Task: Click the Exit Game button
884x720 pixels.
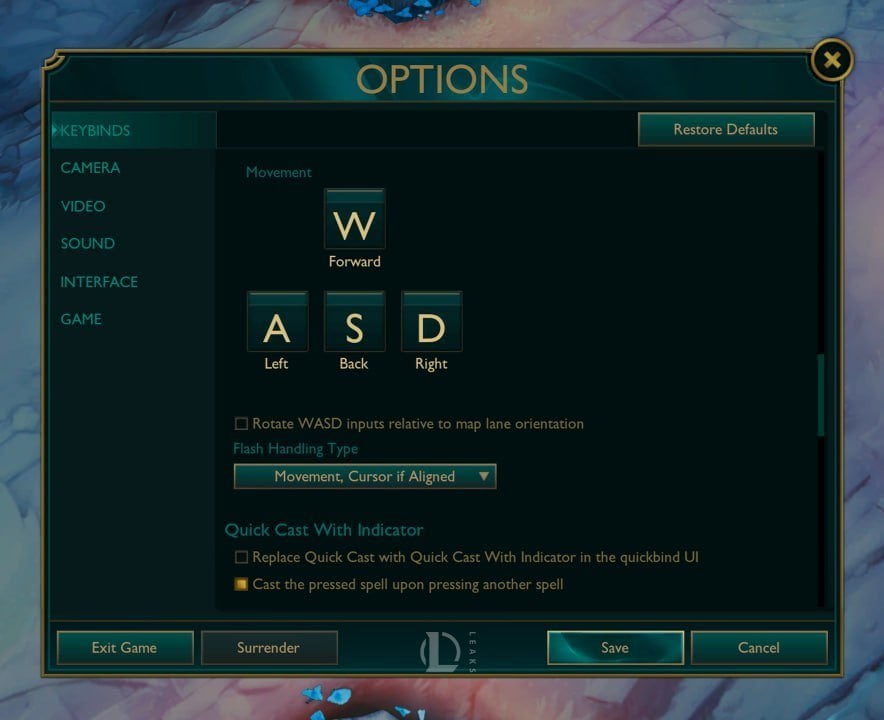Action: click(x=124, y=647)
